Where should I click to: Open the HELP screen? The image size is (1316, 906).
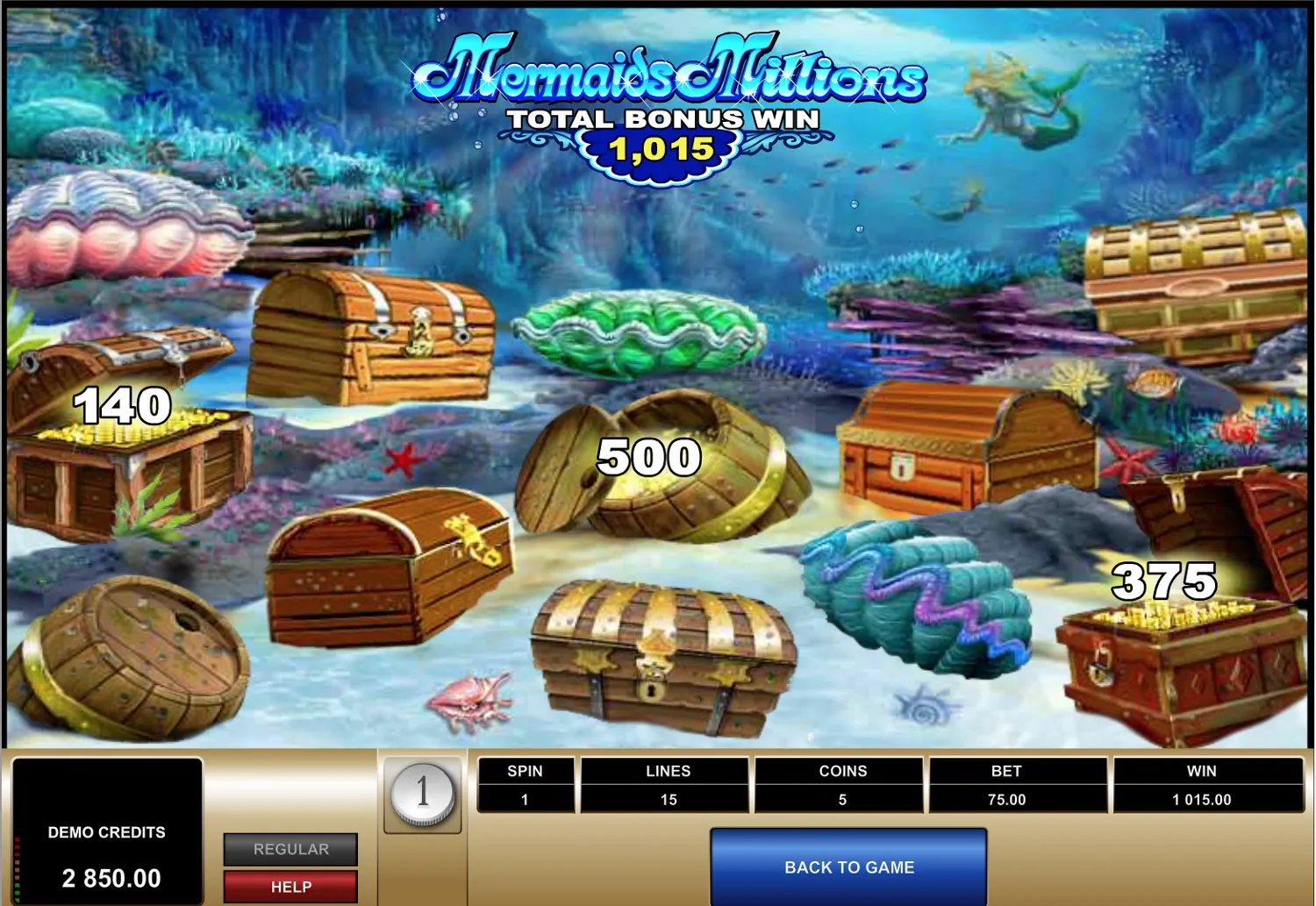[x=290, y=887]
